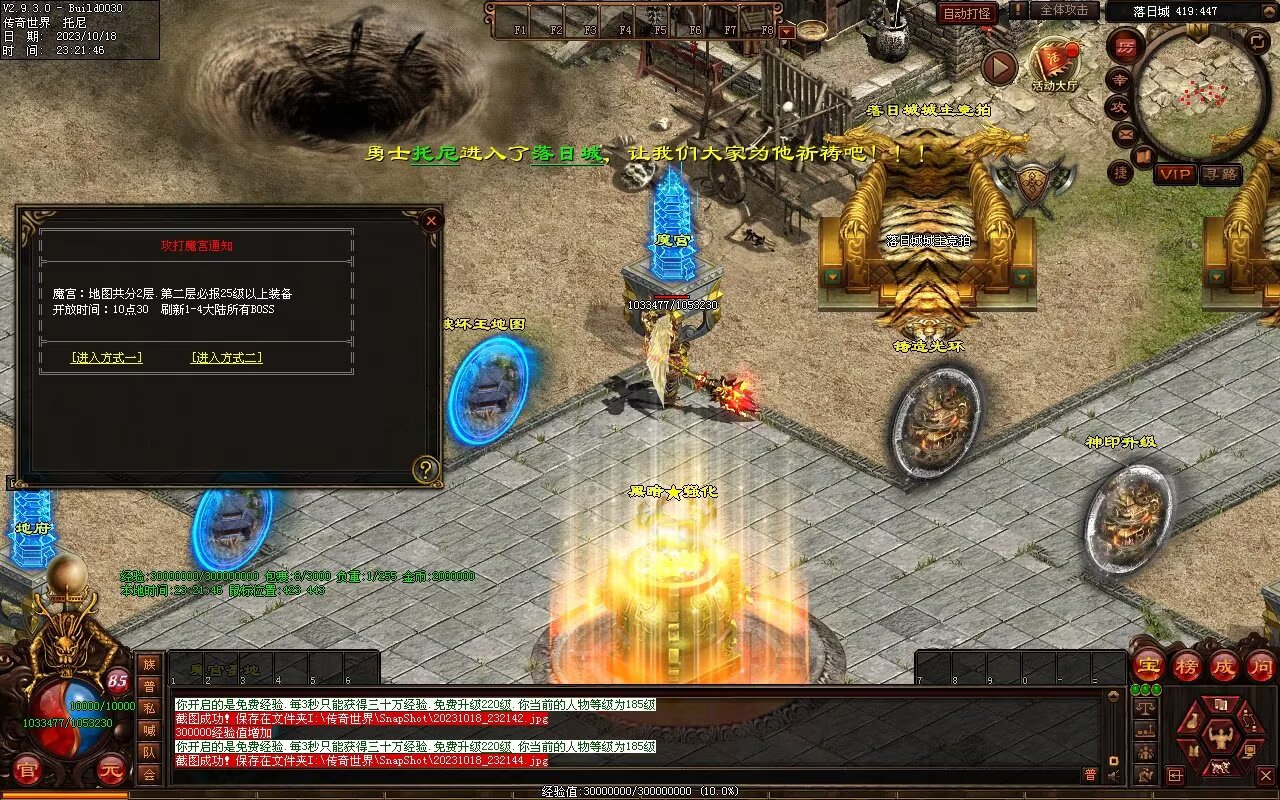Open the VIP panel
This screenshot has height=800, width=1280.
pyautogui.click(x=1176, y=174)
